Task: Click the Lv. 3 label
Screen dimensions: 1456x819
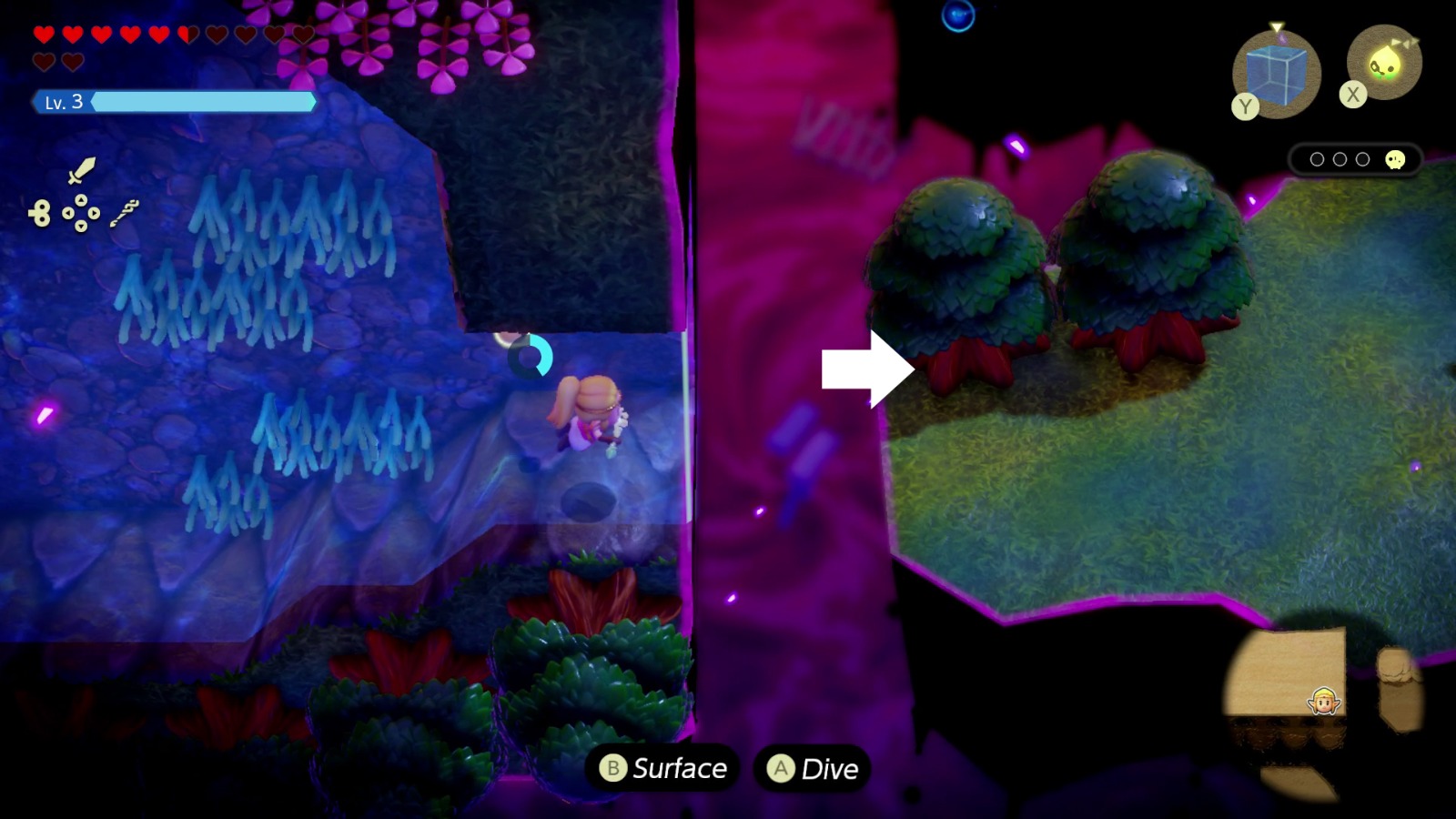Action: pyautogui.click(x=63, y=103)
